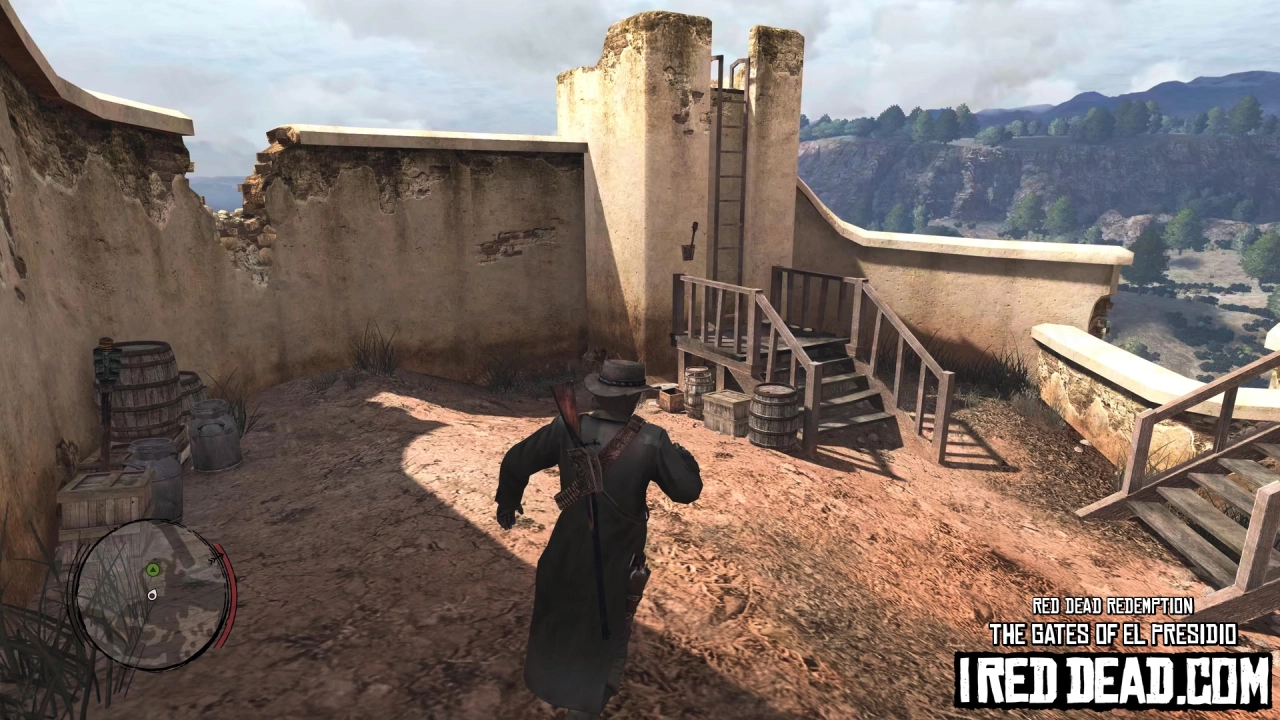Screen dimensions: 1280x720
Task: Click the compass arrow on minimap edge
Action: [214, 557]
